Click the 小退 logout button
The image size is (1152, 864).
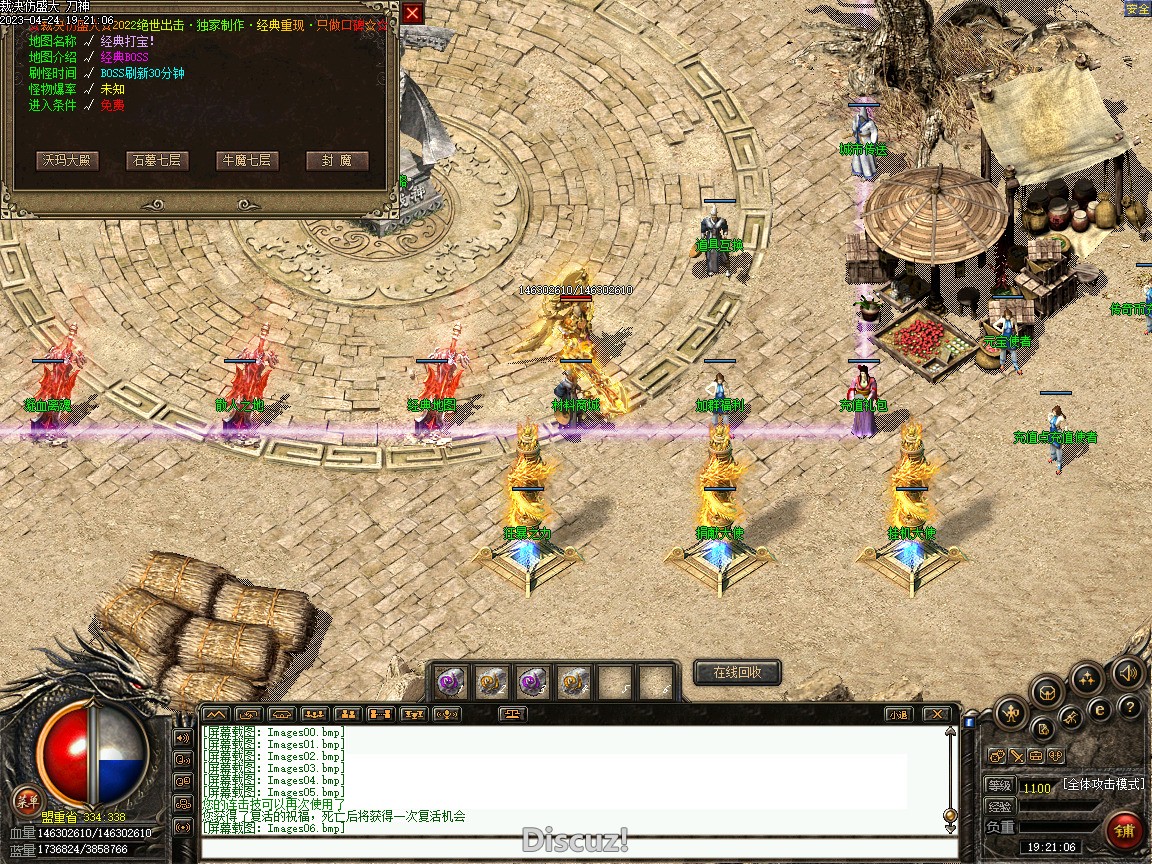[x=897, y=714]
